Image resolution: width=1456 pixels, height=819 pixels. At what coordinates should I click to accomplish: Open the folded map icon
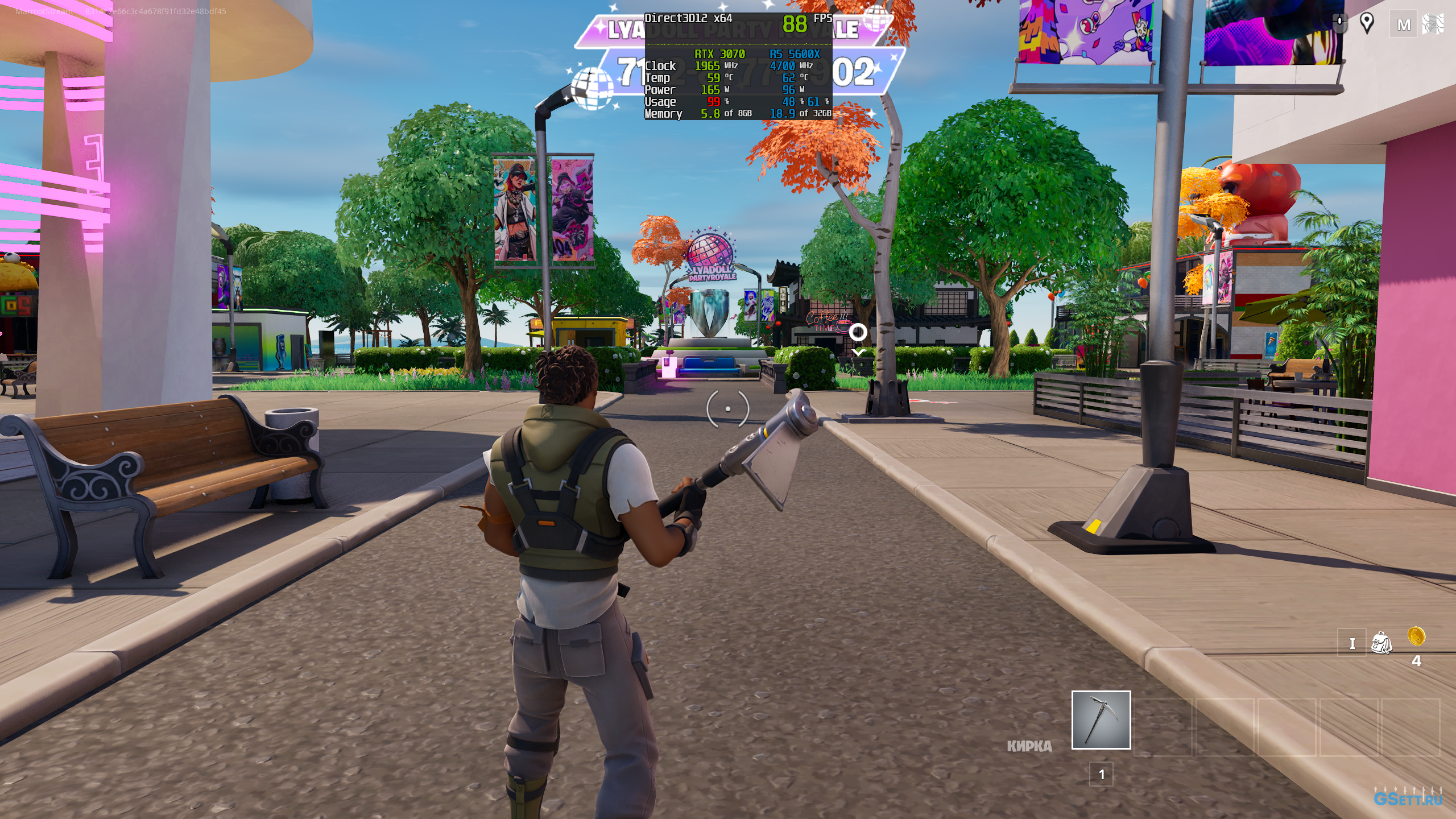[x=1433, y=24]
